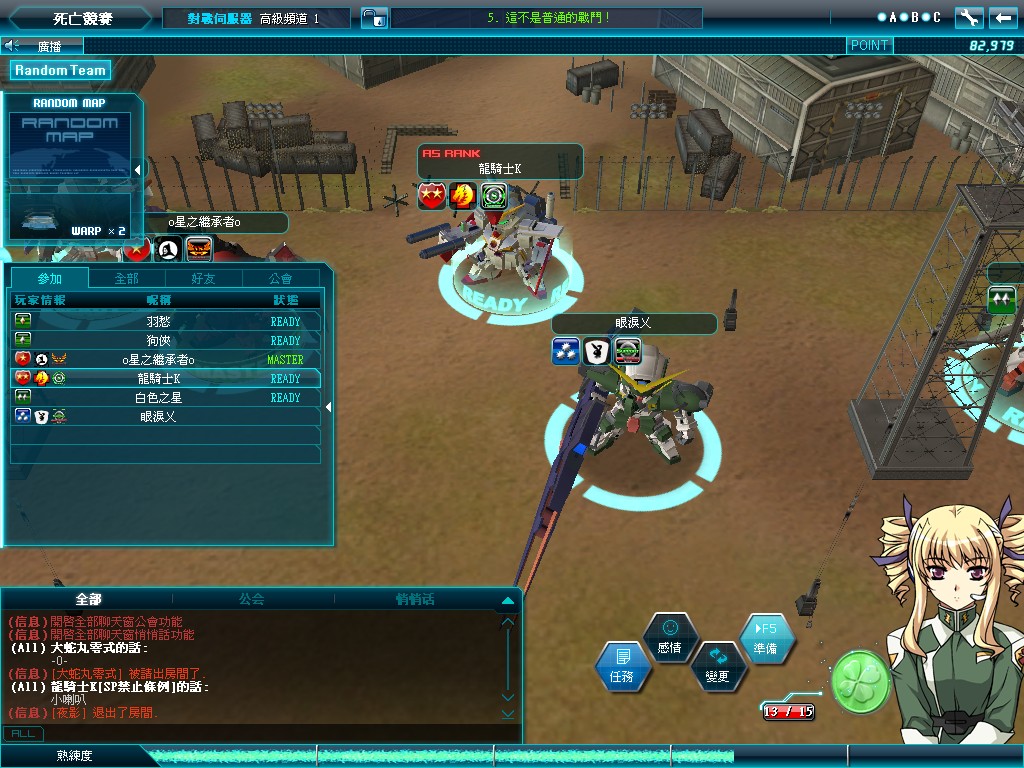Open settings with the wrench icon
The height and width of the screenshot is (768, 1024).
point(968,17)
